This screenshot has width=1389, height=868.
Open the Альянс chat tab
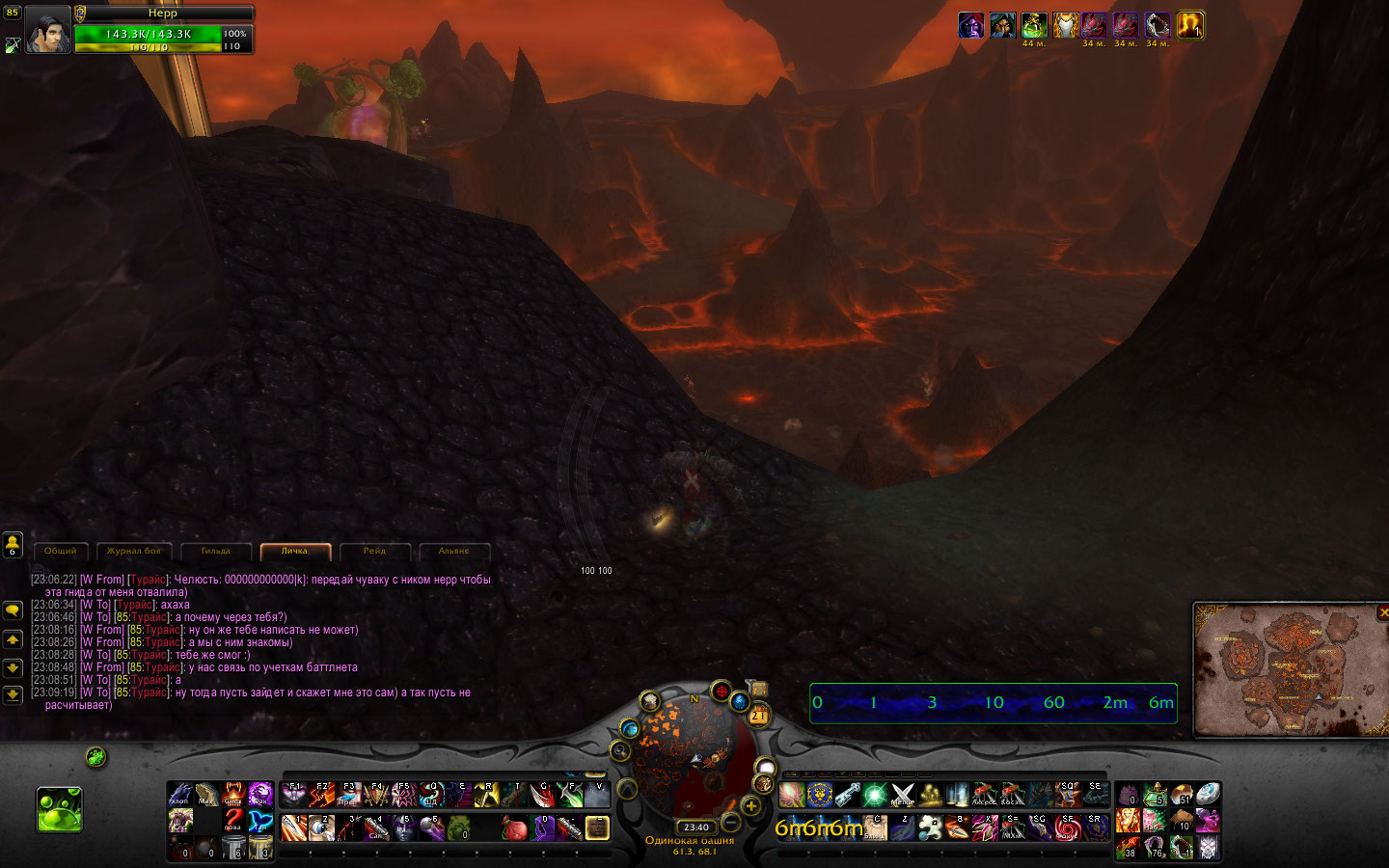(x=453, y=551)
